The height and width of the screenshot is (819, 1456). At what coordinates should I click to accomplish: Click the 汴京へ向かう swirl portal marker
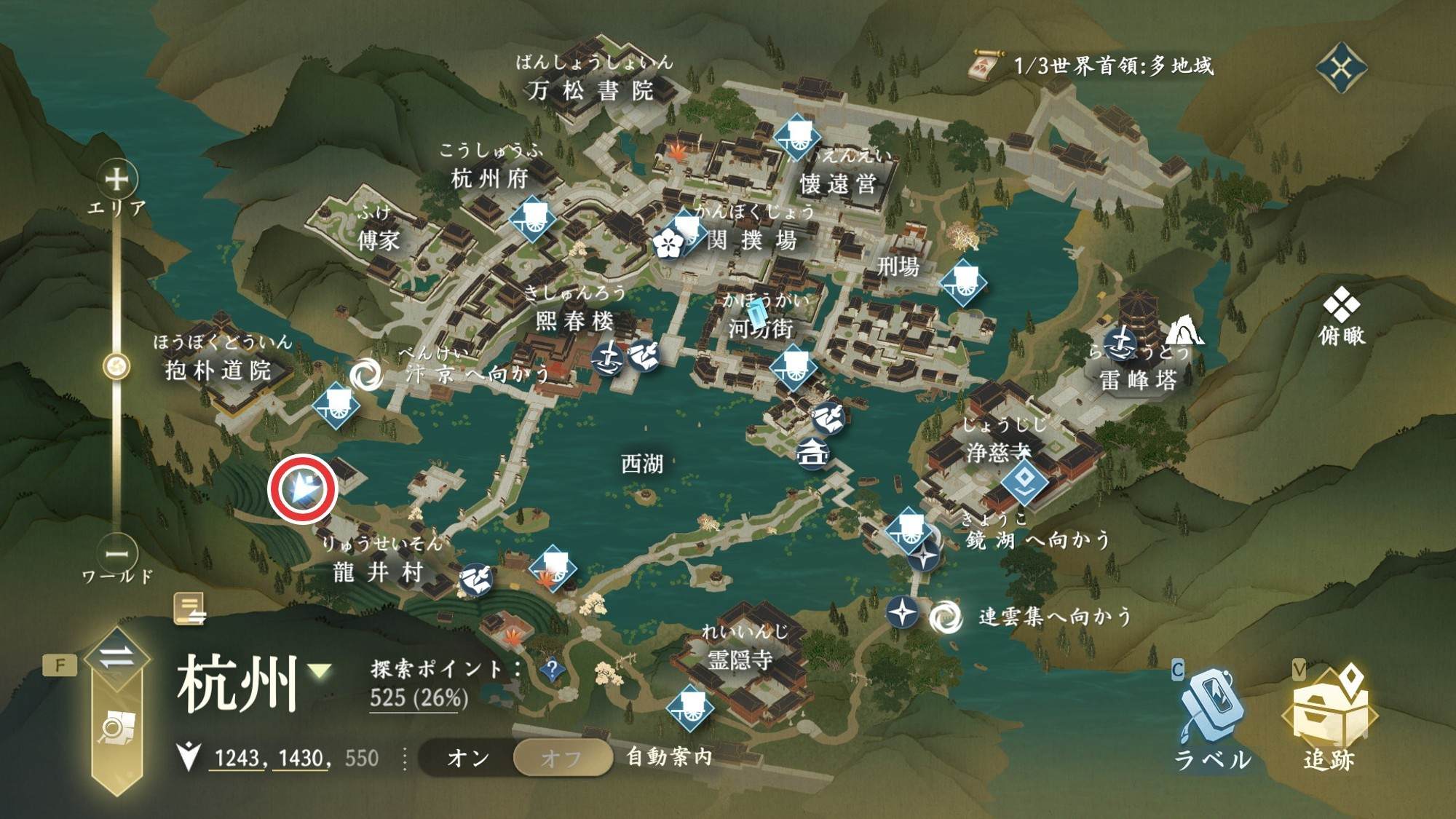tap(365, 374)
